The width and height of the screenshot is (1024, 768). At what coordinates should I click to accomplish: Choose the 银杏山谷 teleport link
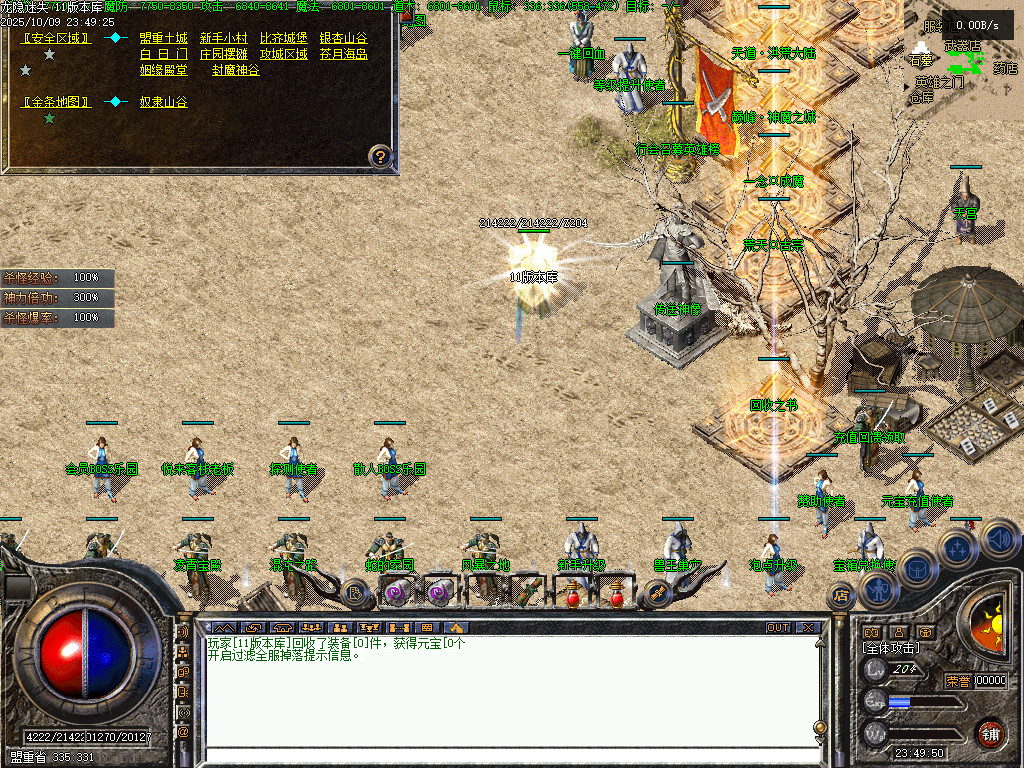(343, 38)
